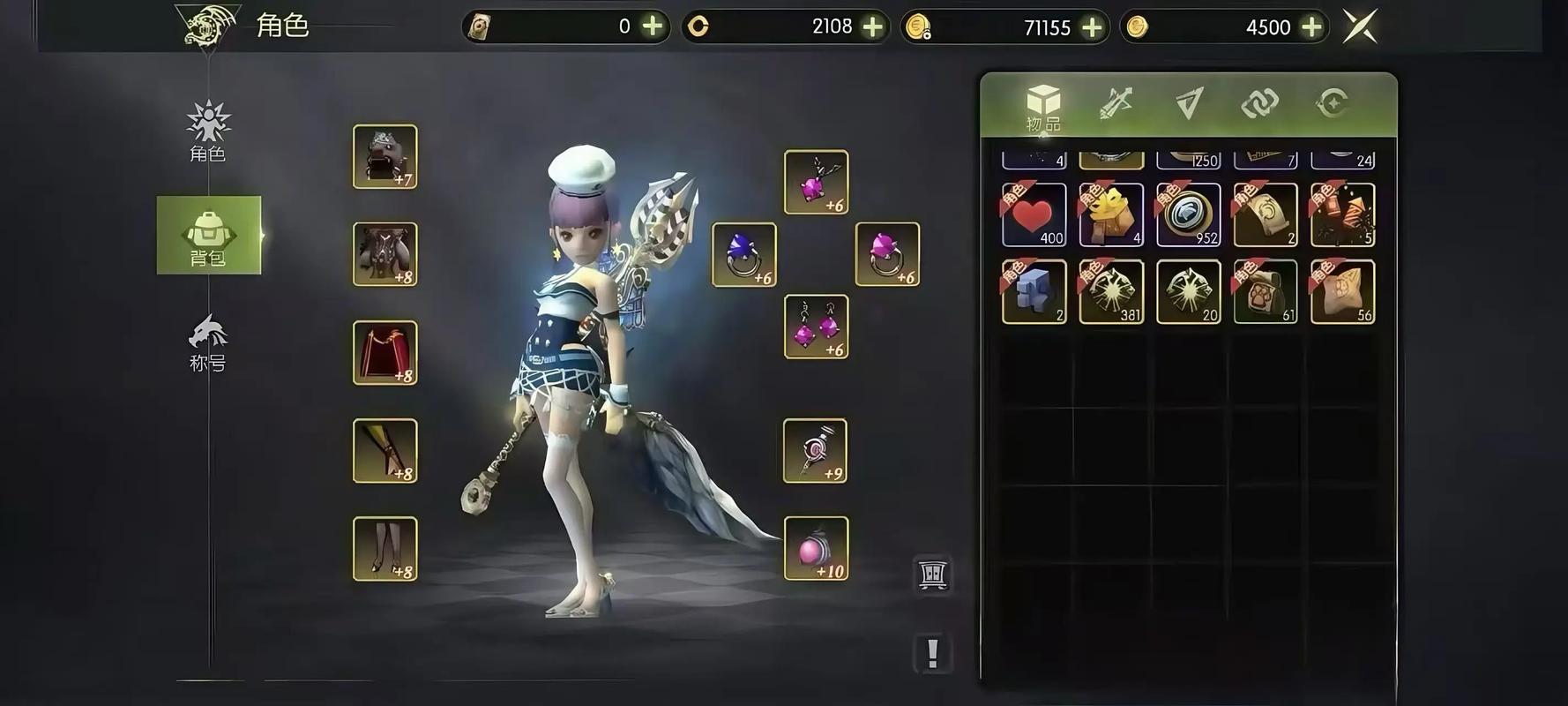The width and height of the screenshot is (1568, 706).
Task: Select the +9 staff weapon slot
Action: [815, 450]
